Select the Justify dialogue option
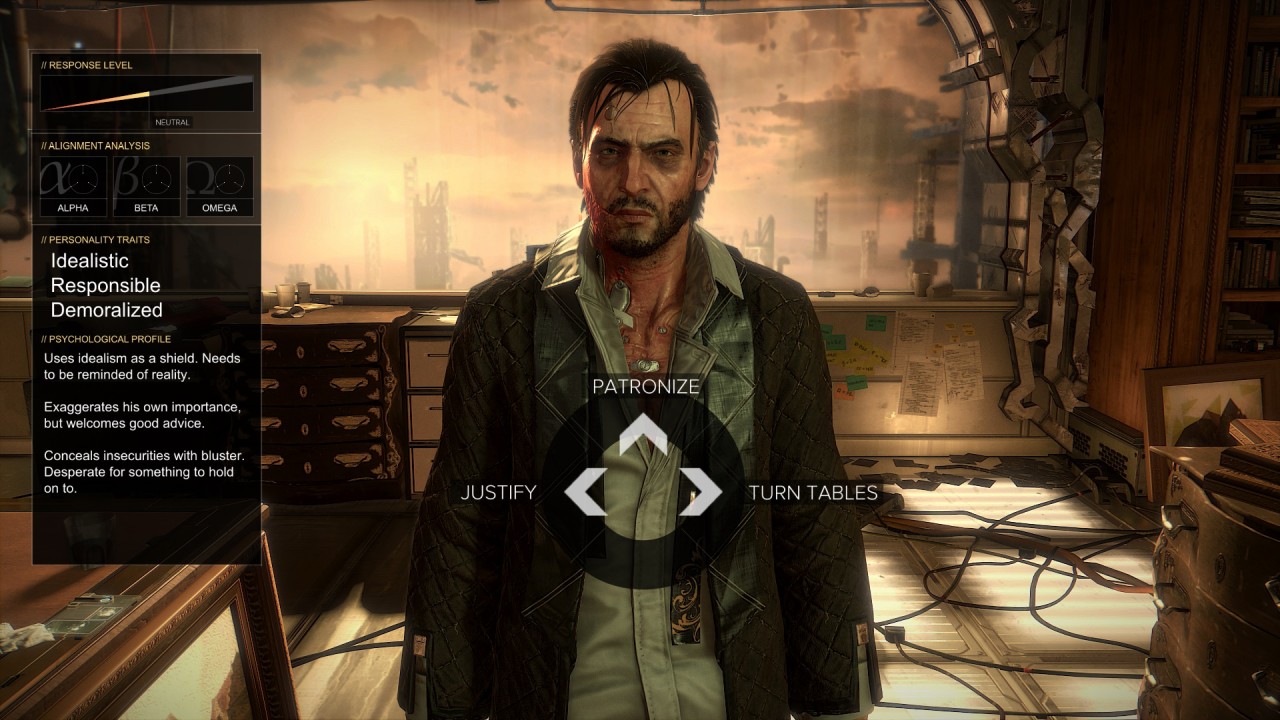The height and width of the screenshot is (720, 1280). coord(498,492)
